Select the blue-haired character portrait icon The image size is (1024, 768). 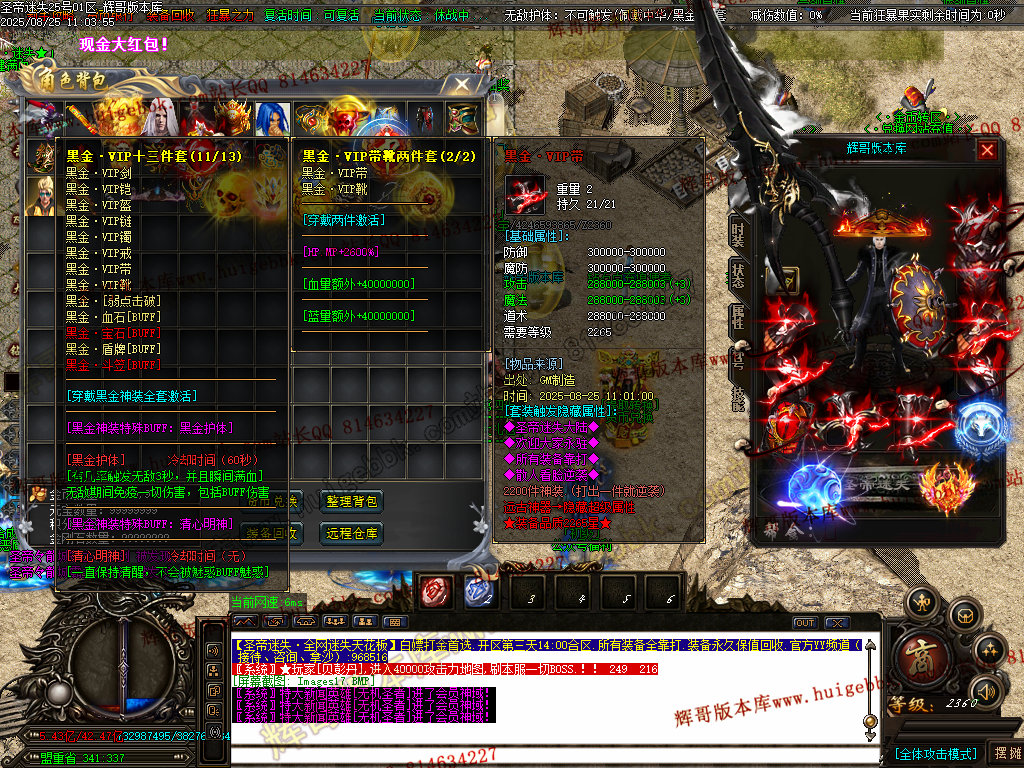[x=272, y=119]
